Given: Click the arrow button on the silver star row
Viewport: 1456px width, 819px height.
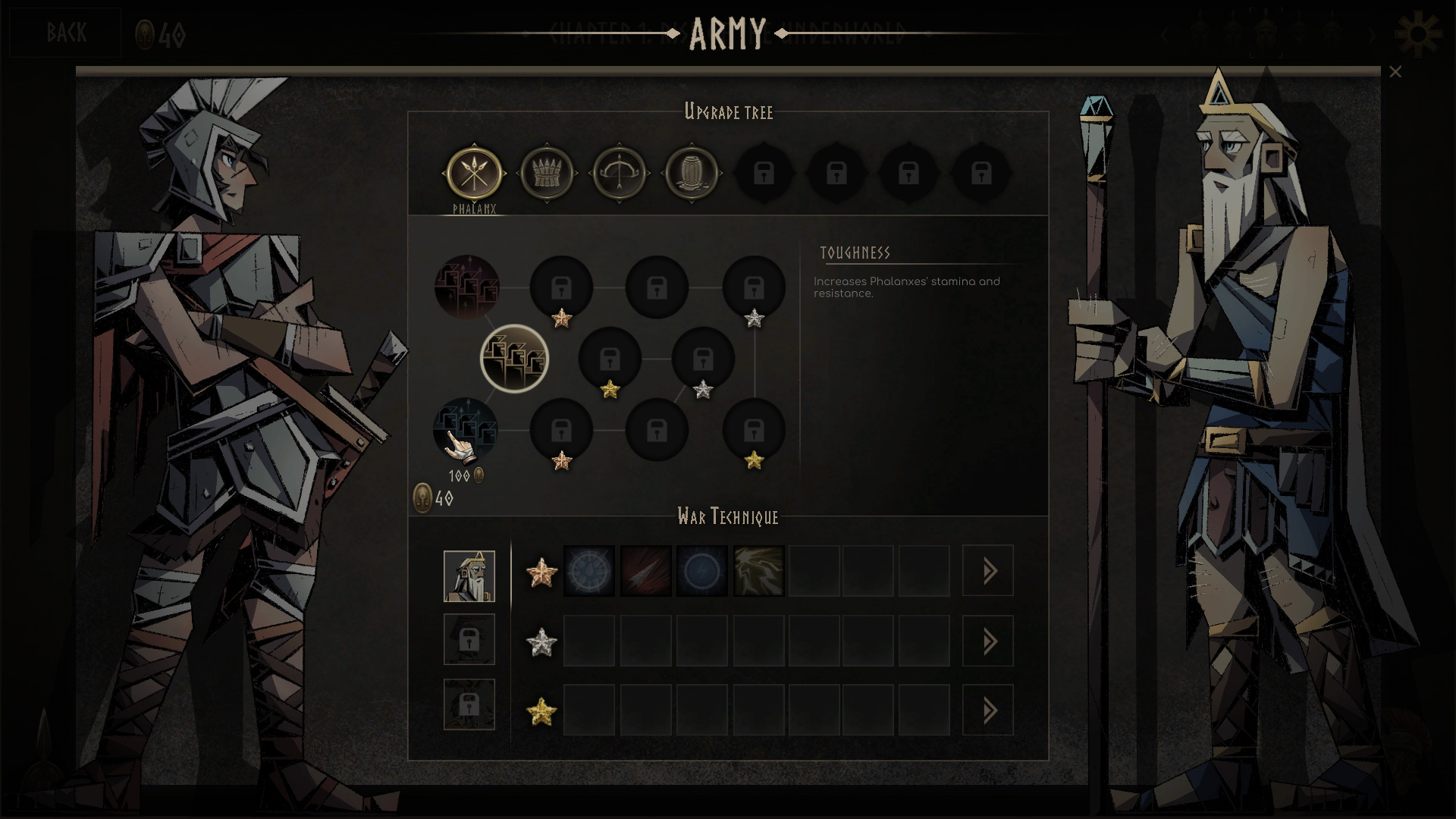Looking at the screenshot, I should [987, 642].
